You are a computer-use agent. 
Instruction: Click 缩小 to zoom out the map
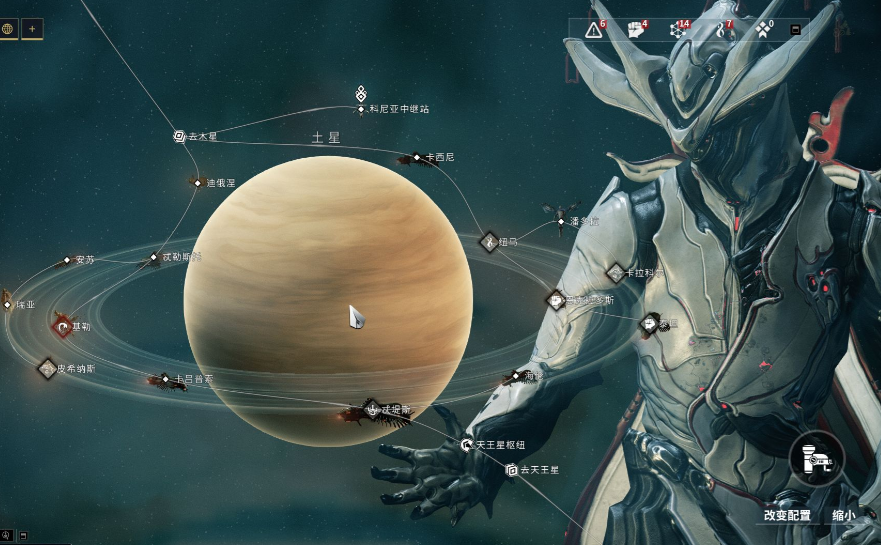point(843,516)
